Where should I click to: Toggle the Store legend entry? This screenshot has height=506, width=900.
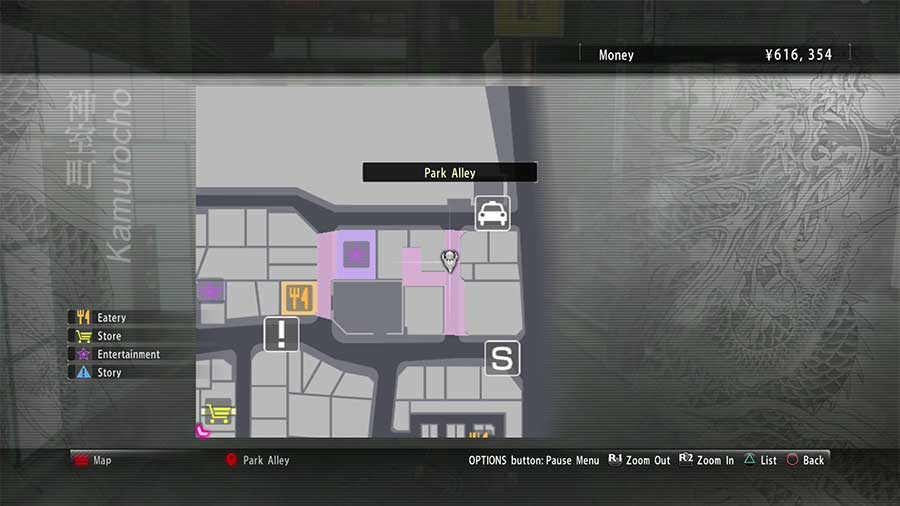pyautogui.click(x=109, y=336)
